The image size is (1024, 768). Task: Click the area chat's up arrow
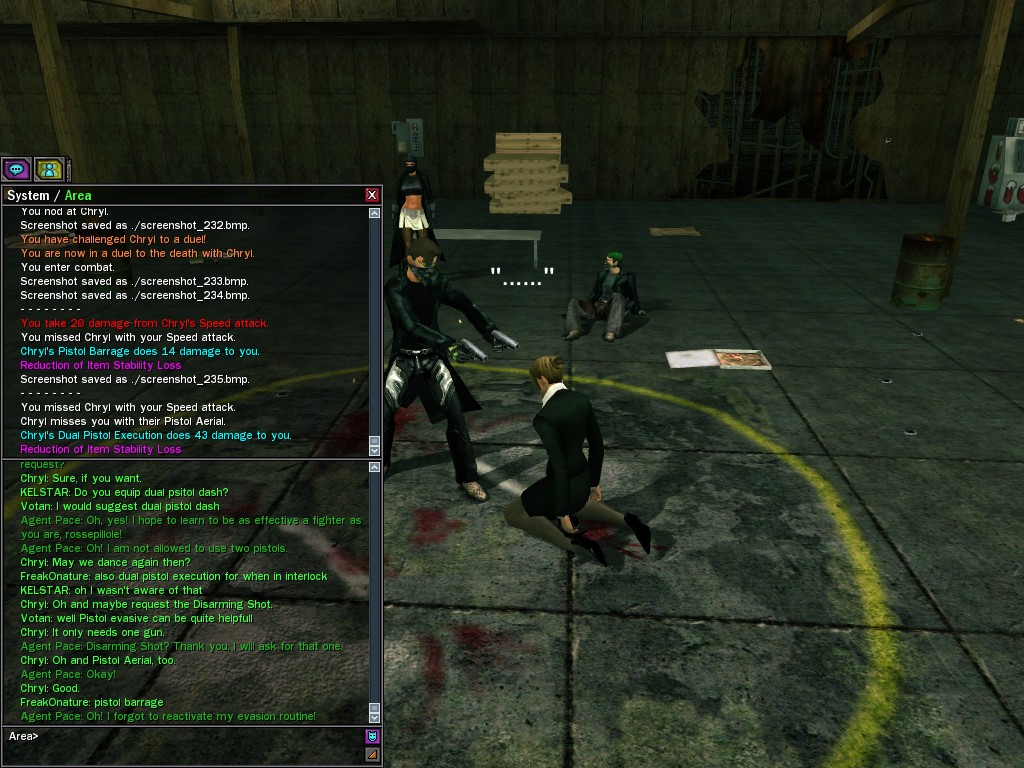pyautogui.click(x=375, y=467)
